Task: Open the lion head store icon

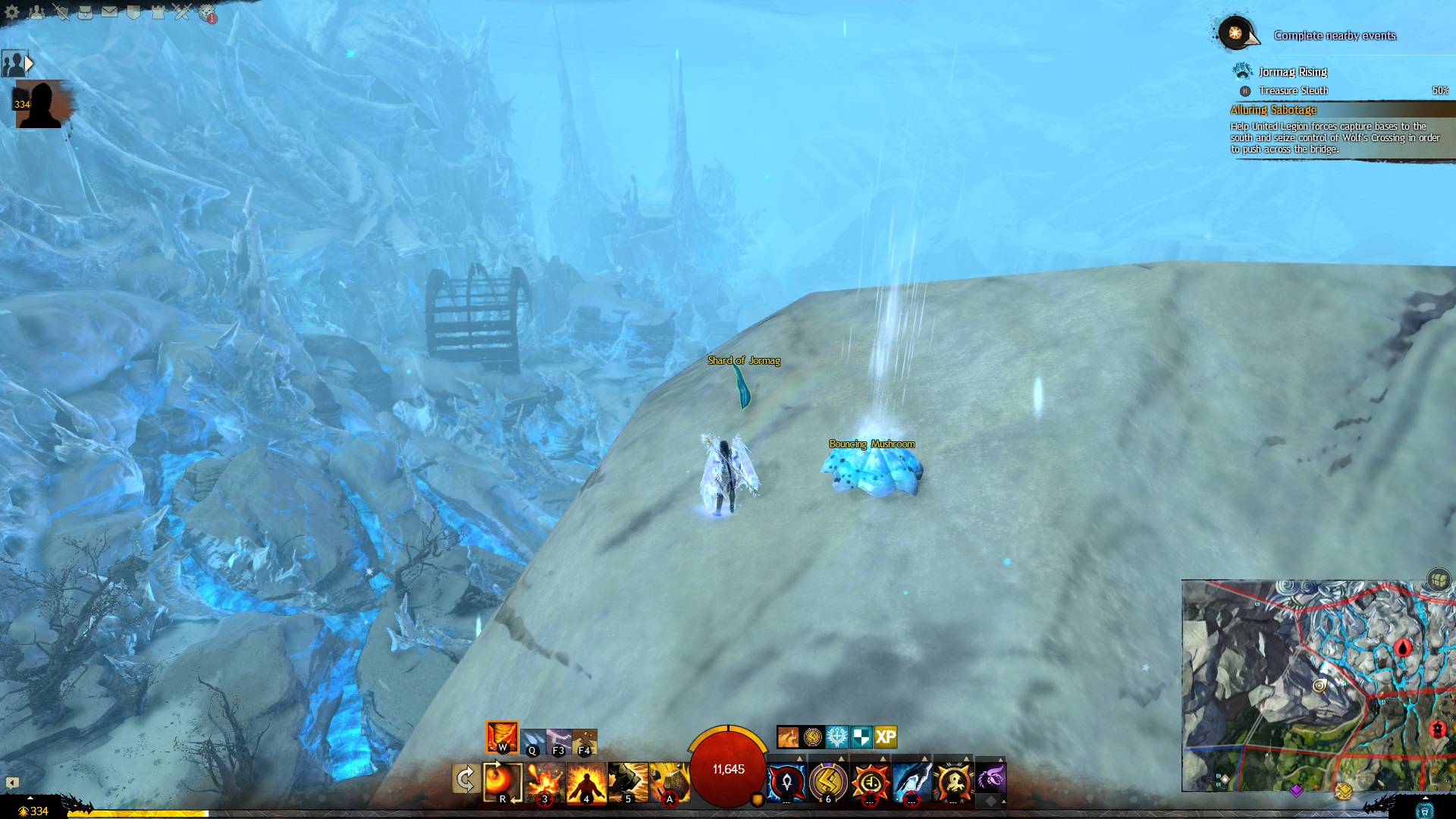Action: click(x=207, y=12)
